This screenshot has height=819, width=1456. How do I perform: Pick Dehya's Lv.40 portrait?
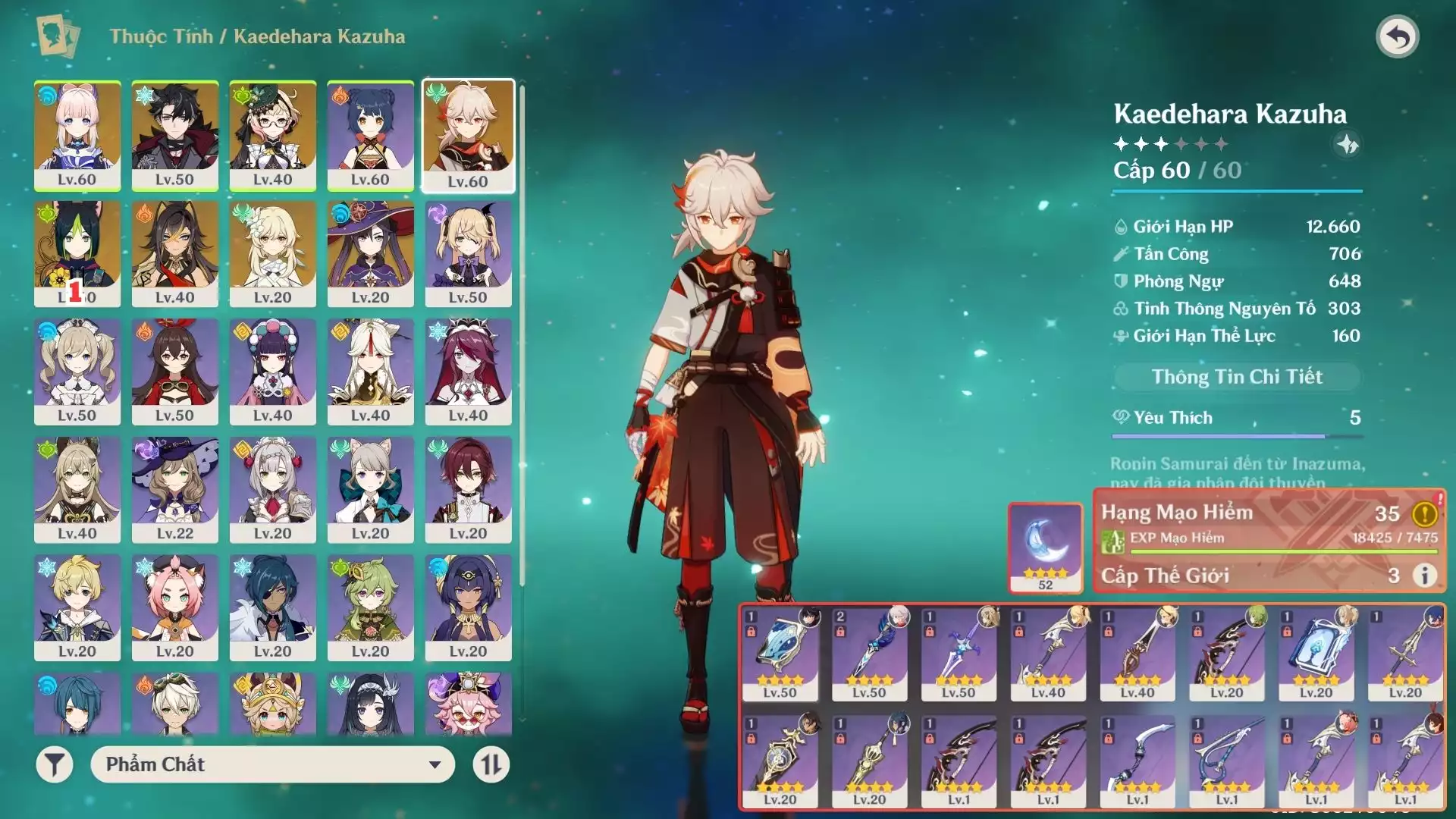[x=175, y=253]
